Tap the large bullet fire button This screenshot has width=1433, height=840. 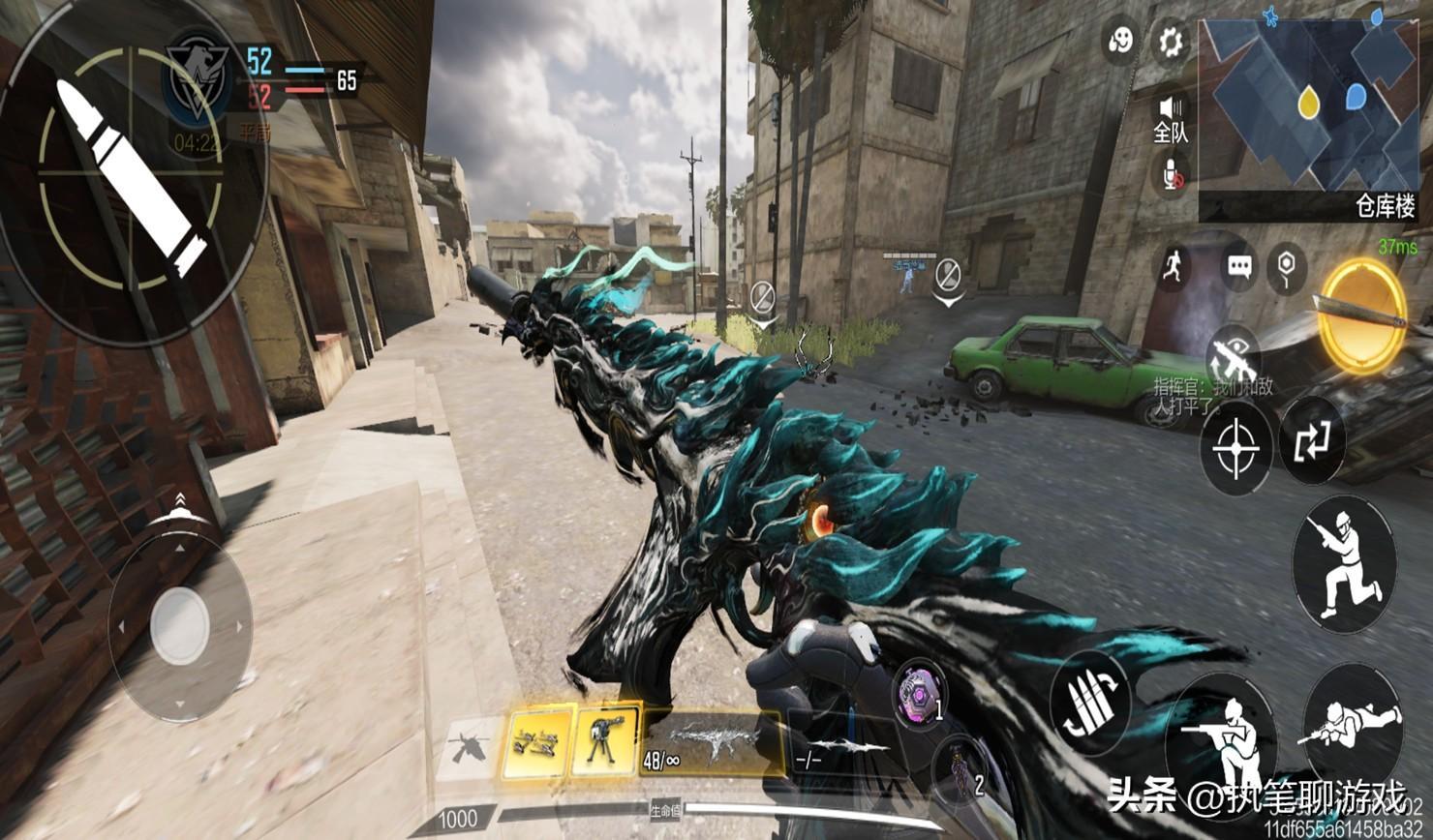(x=131, y=174)
